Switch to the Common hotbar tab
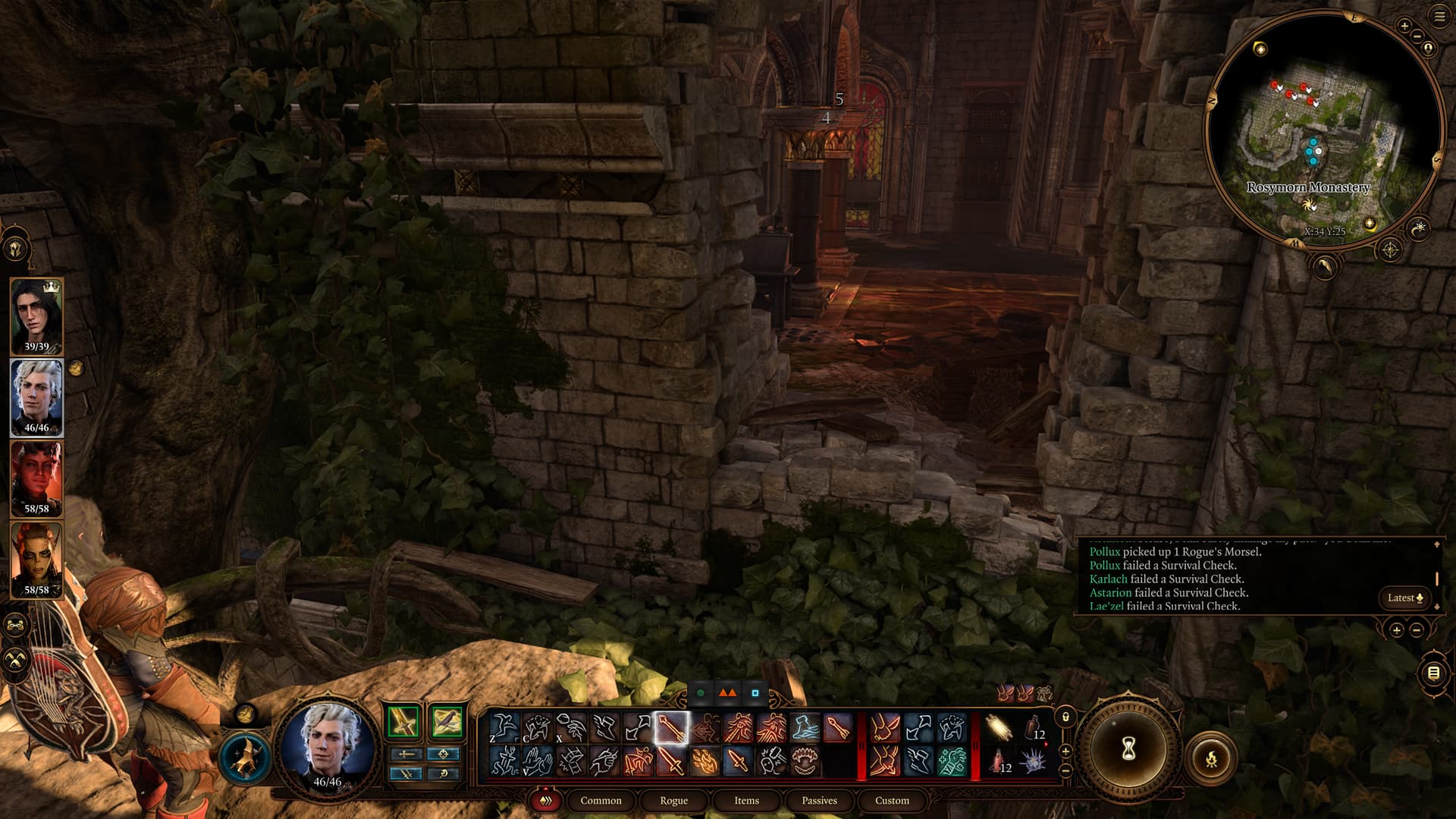This screenshot has width=1456, height=819. [x=601, y=800]
